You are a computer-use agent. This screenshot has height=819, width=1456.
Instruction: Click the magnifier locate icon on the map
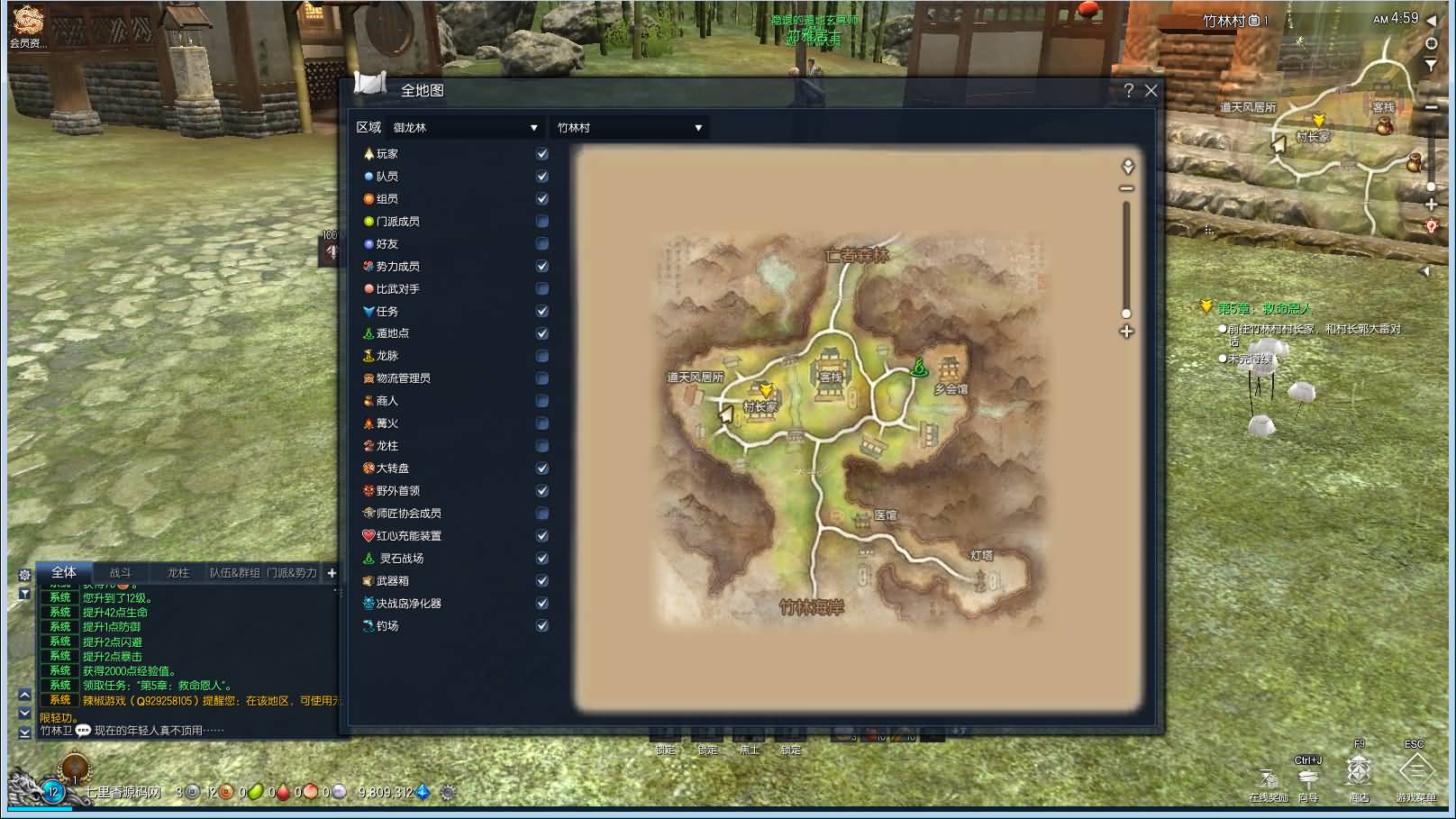pos(1125,167)
